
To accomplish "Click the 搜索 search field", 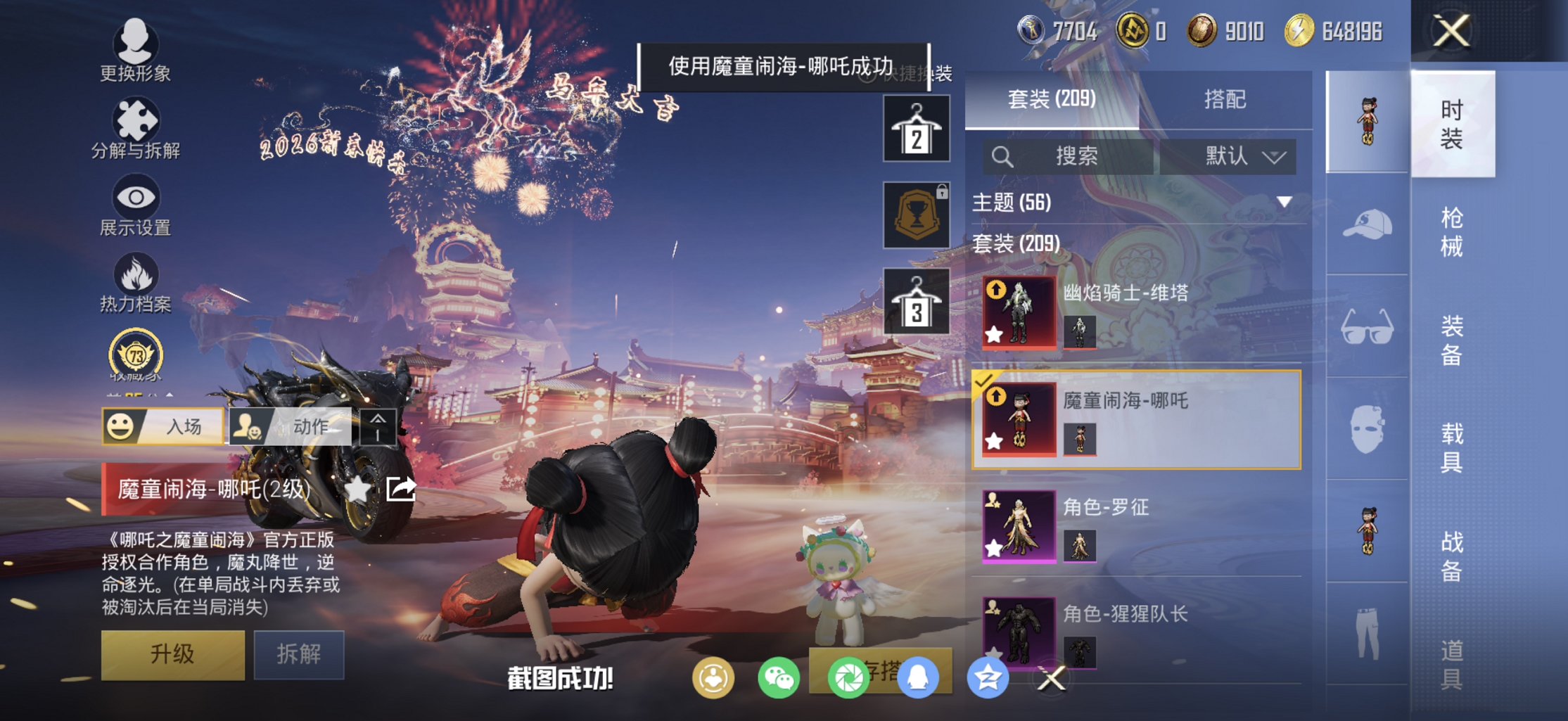I will [x=1076, y=156].
